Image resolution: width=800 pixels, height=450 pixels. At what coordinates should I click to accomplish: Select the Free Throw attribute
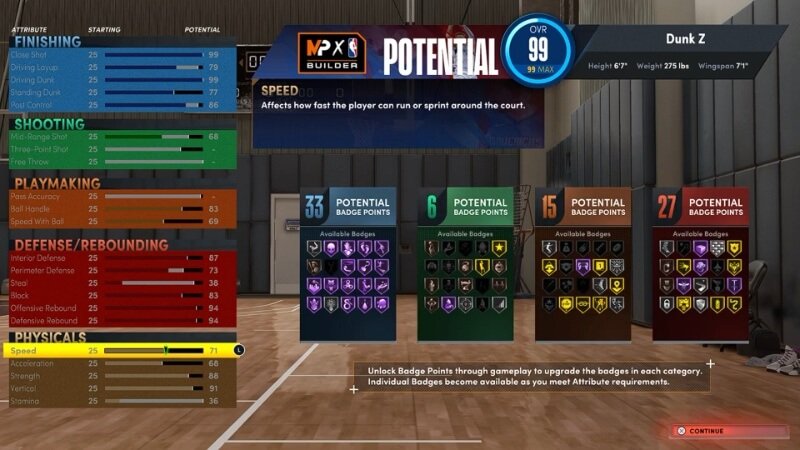(120, 161)
